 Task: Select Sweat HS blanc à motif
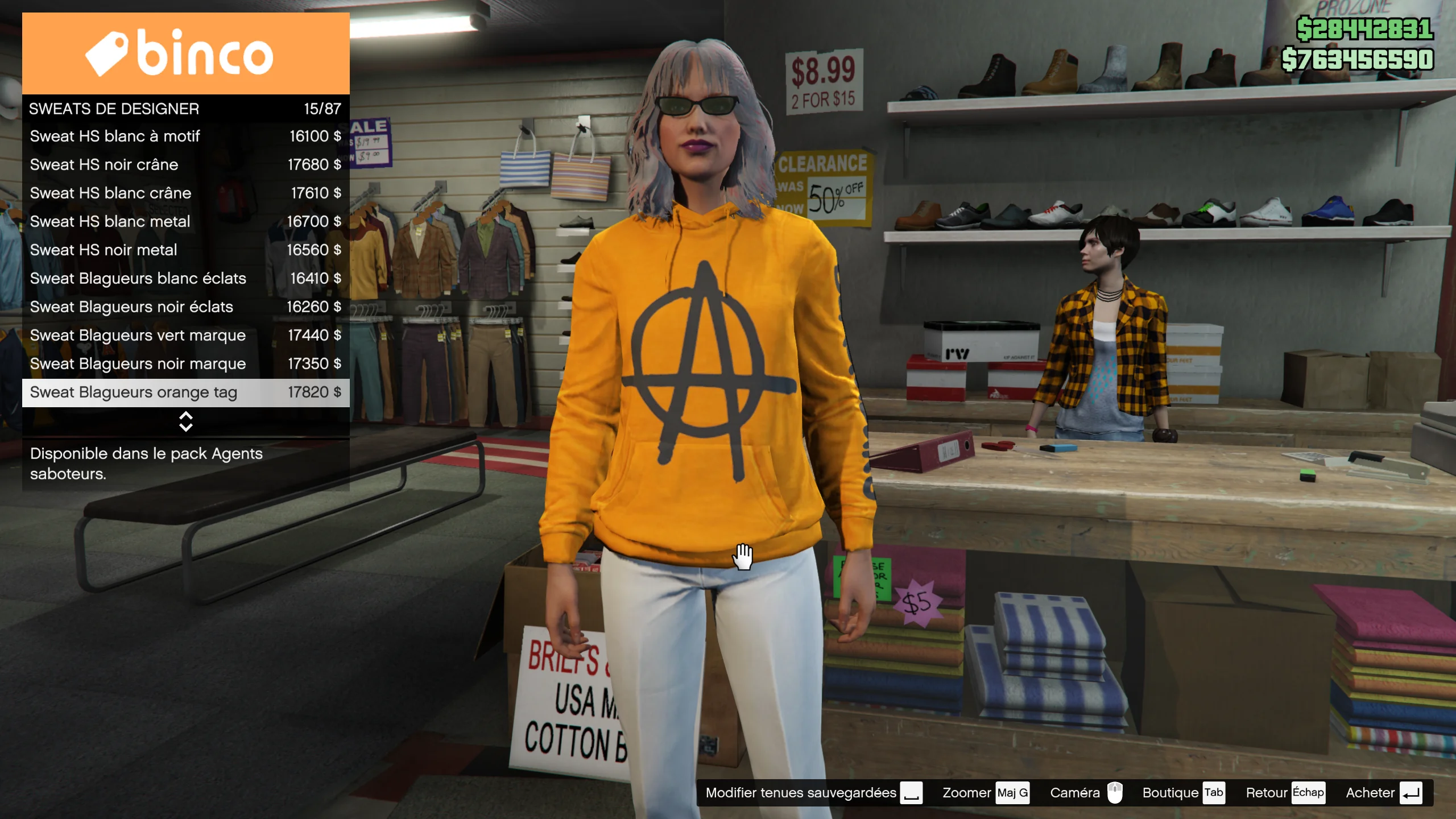(x=185, y=136)
